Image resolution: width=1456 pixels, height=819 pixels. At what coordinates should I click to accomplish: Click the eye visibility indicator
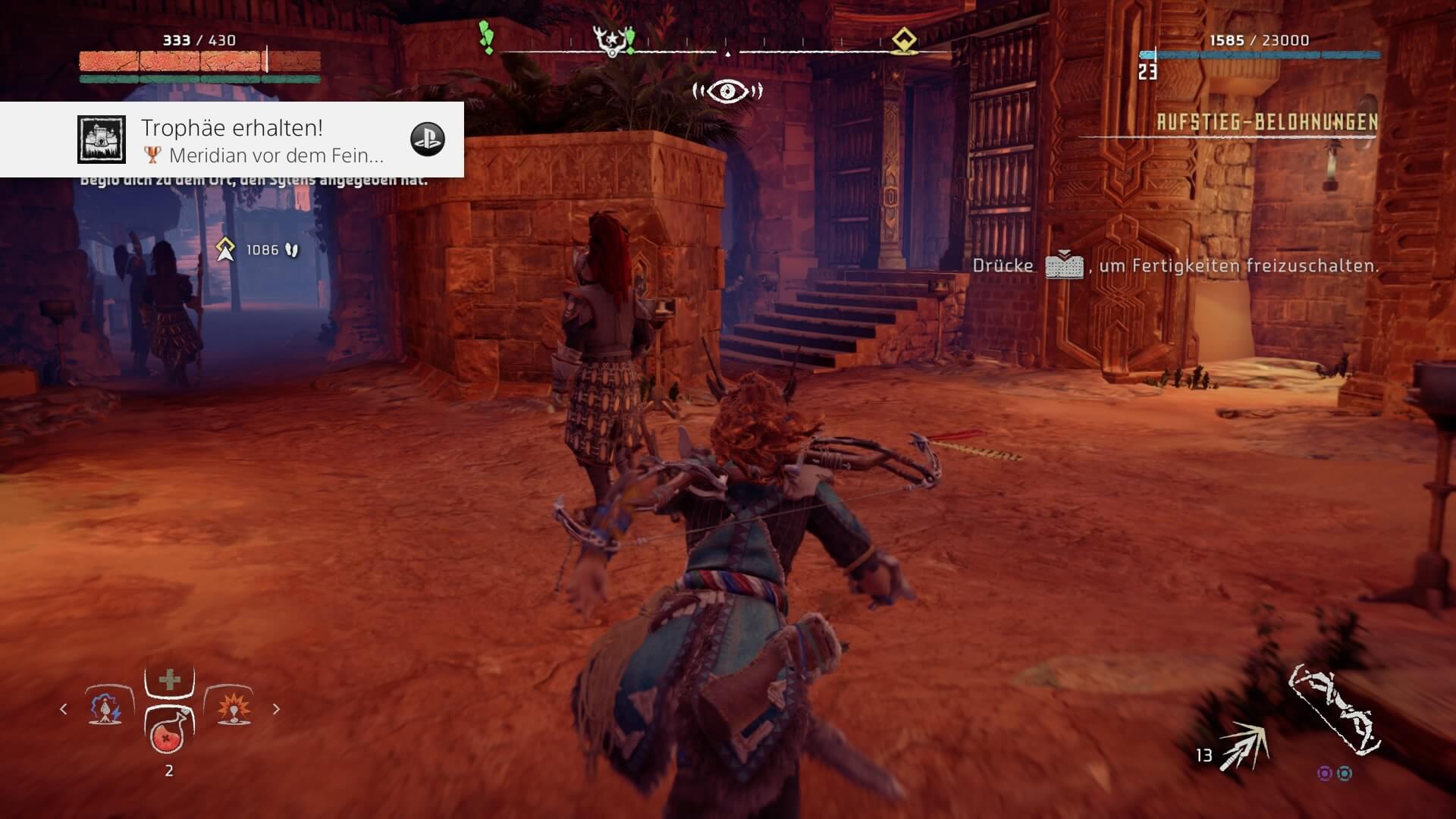(x=727, y=92)
